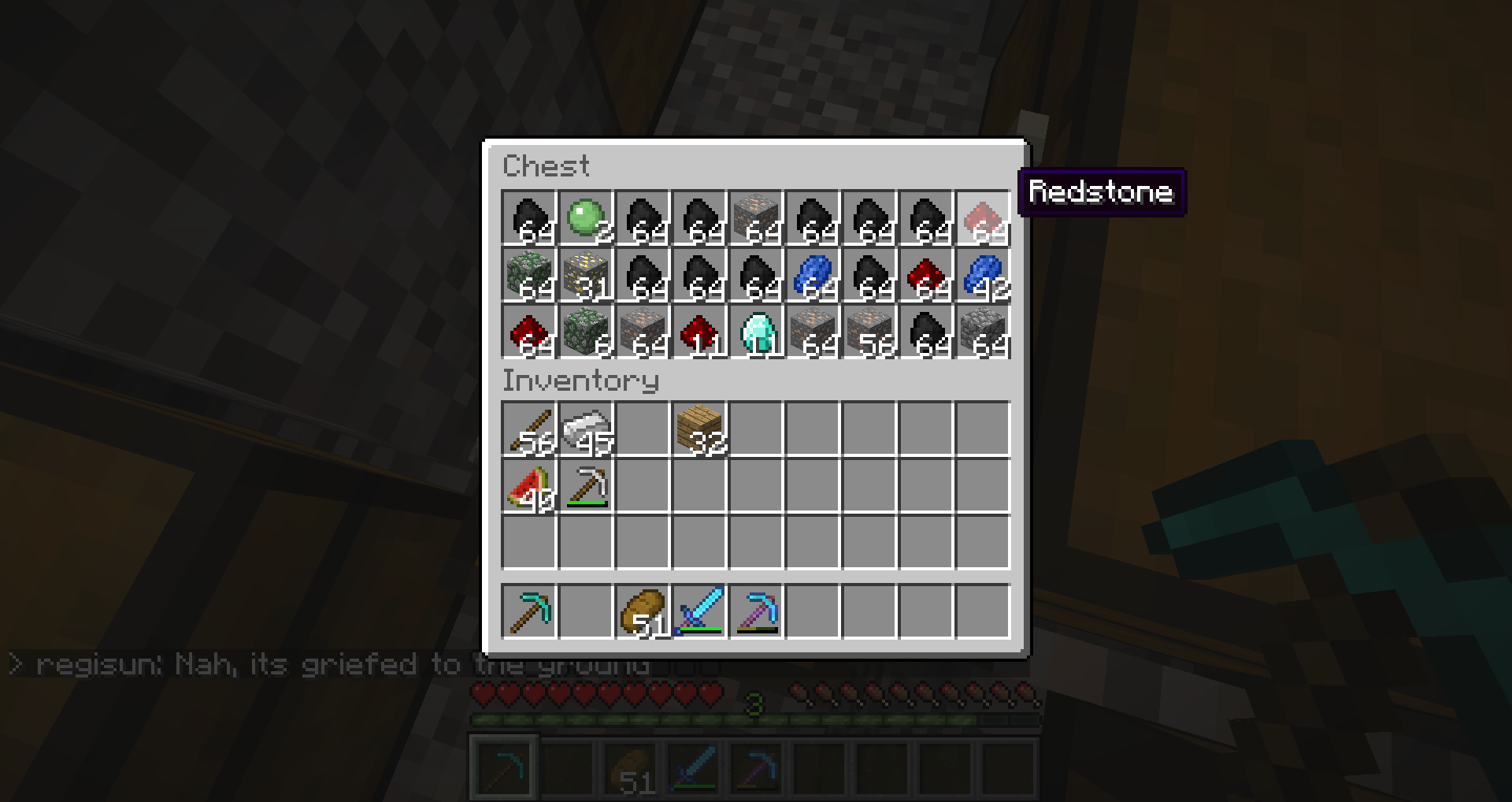
Task: Select the iron pickaxe in the inventory
Action: tap(586, 486)
